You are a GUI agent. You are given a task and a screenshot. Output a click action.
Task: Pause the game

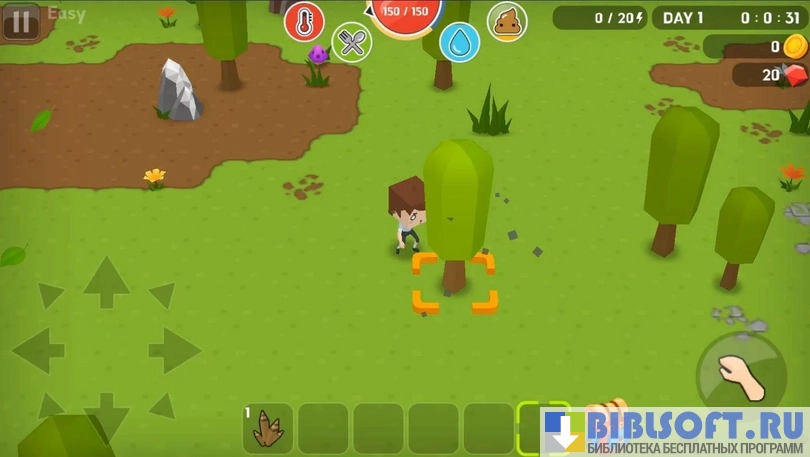(21, 21)
